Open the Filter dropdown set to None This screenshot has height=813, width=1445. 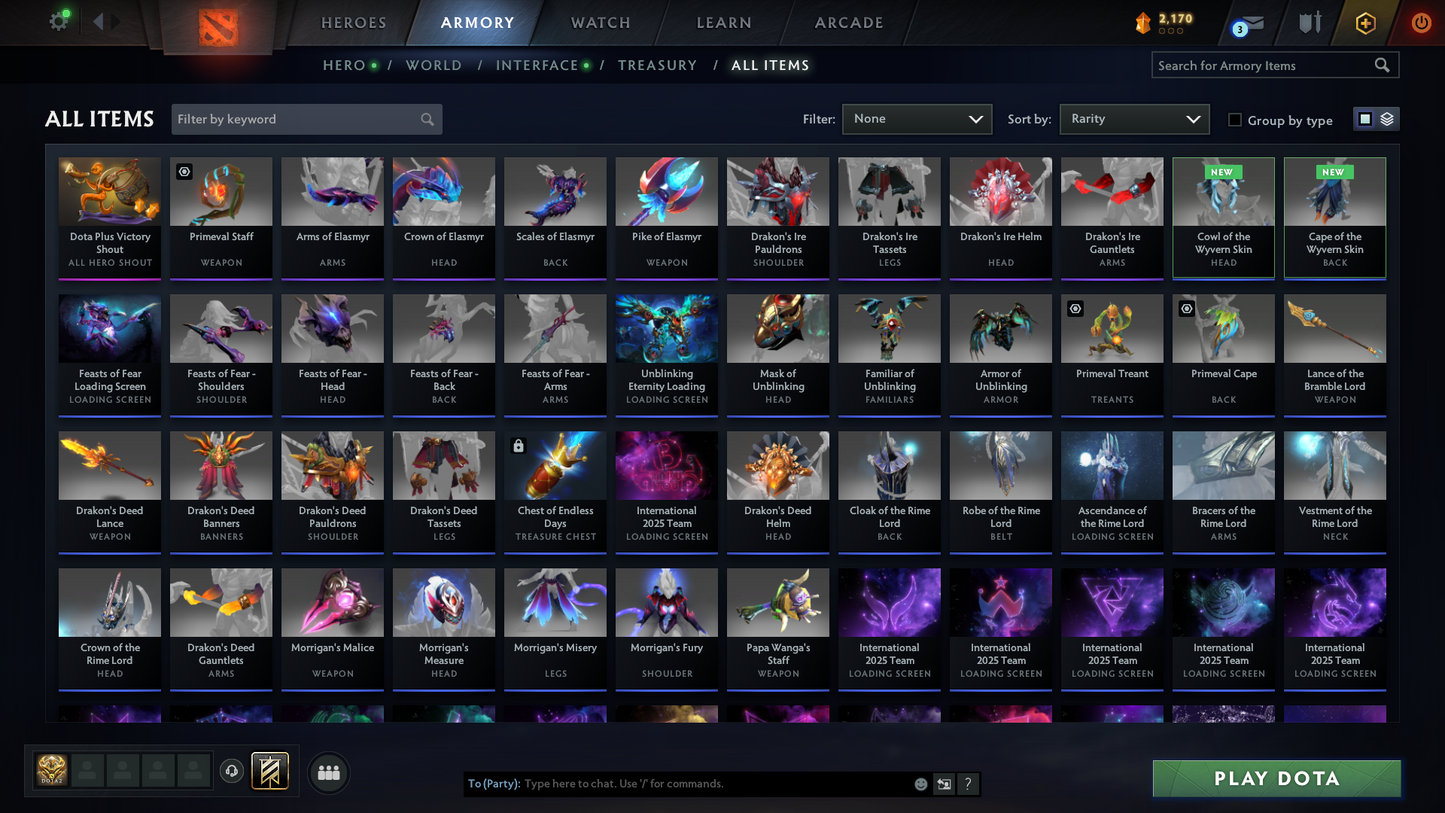(x=915, y=118)
